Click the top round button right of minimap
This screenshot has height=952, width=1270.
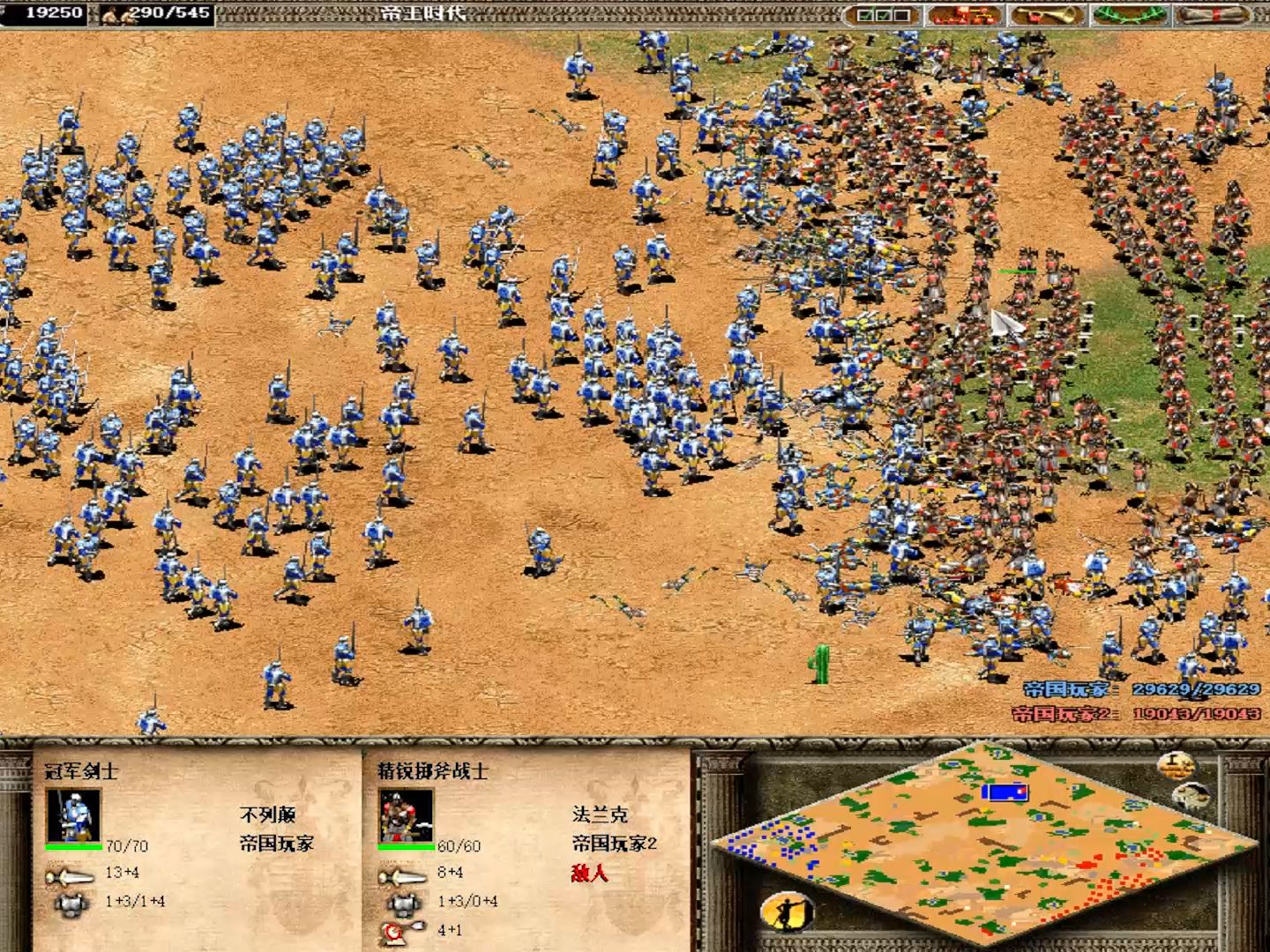1175,764
